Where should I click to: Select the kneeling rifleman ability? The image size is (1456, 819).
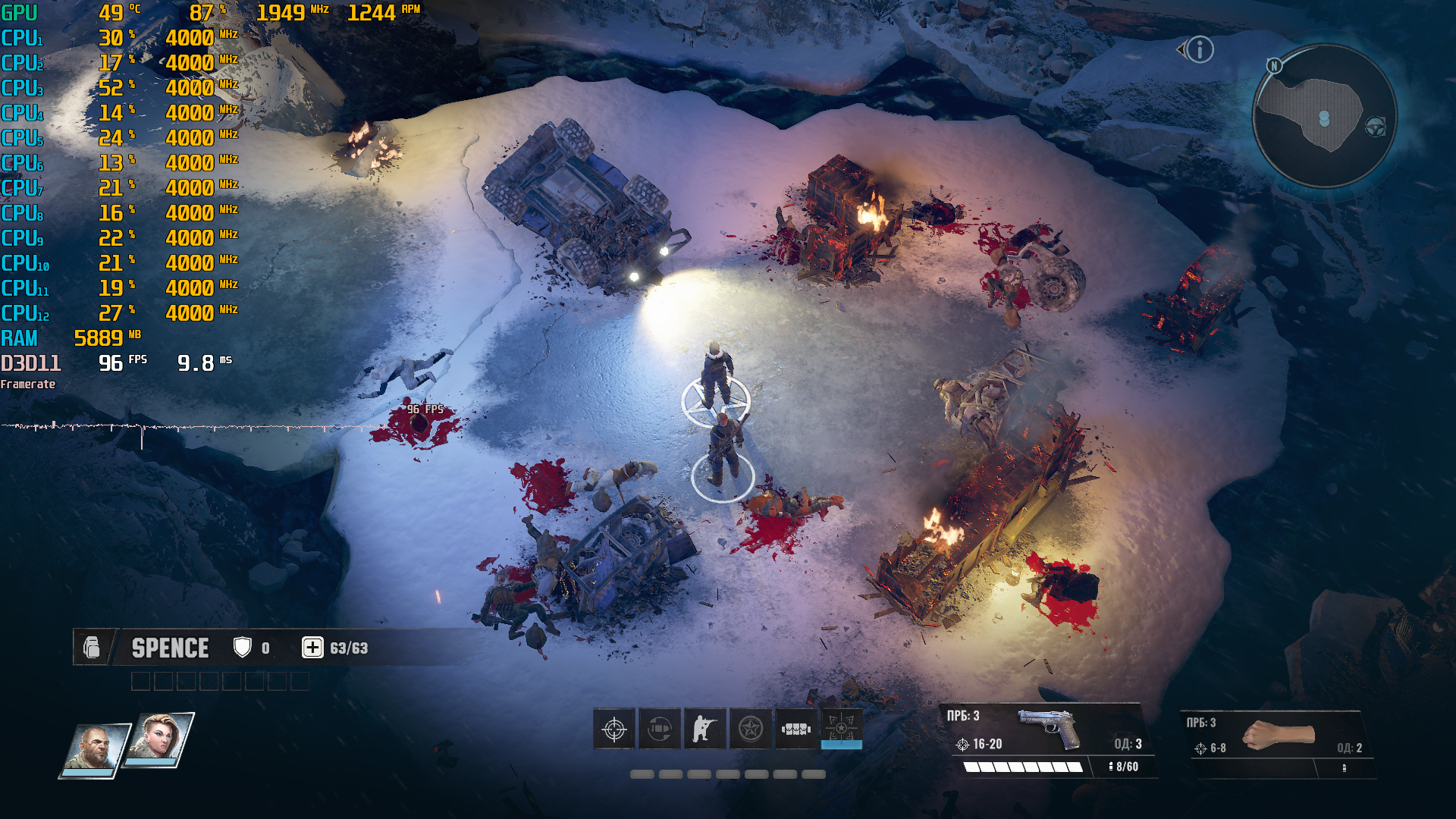(705, 730)
